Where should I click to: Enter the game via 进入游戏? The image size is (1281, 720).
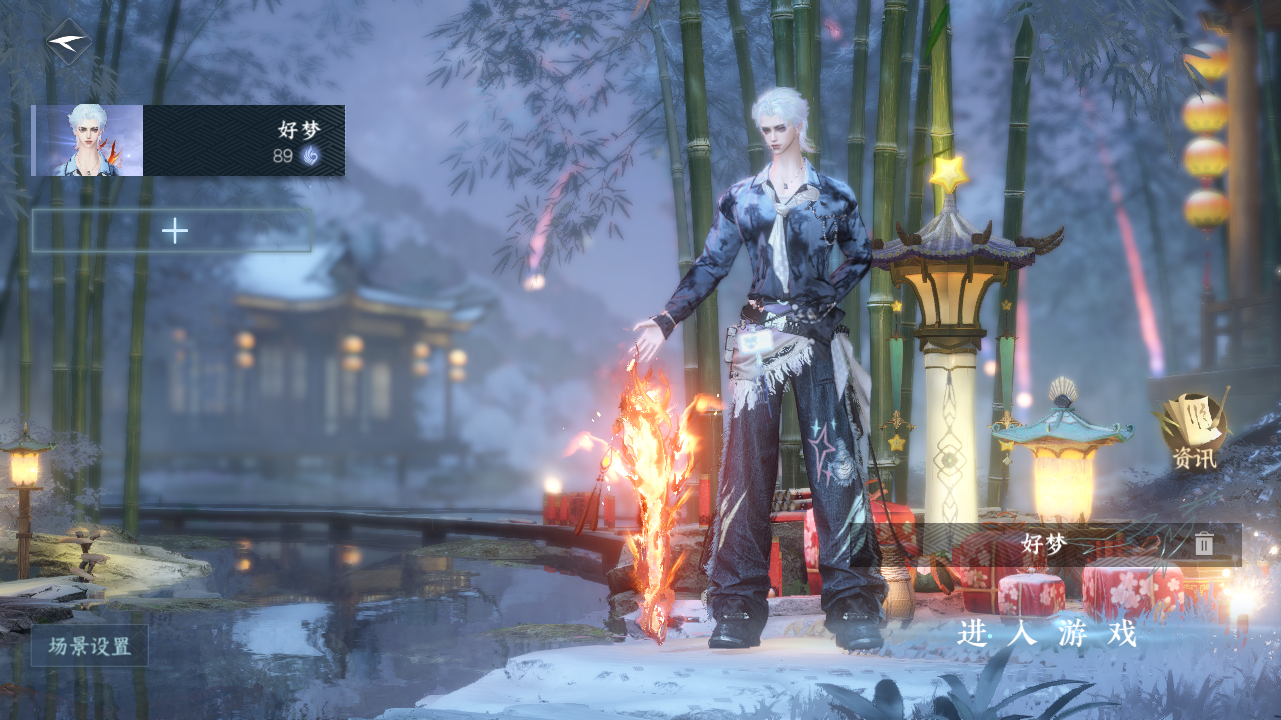coord(1047,634)
